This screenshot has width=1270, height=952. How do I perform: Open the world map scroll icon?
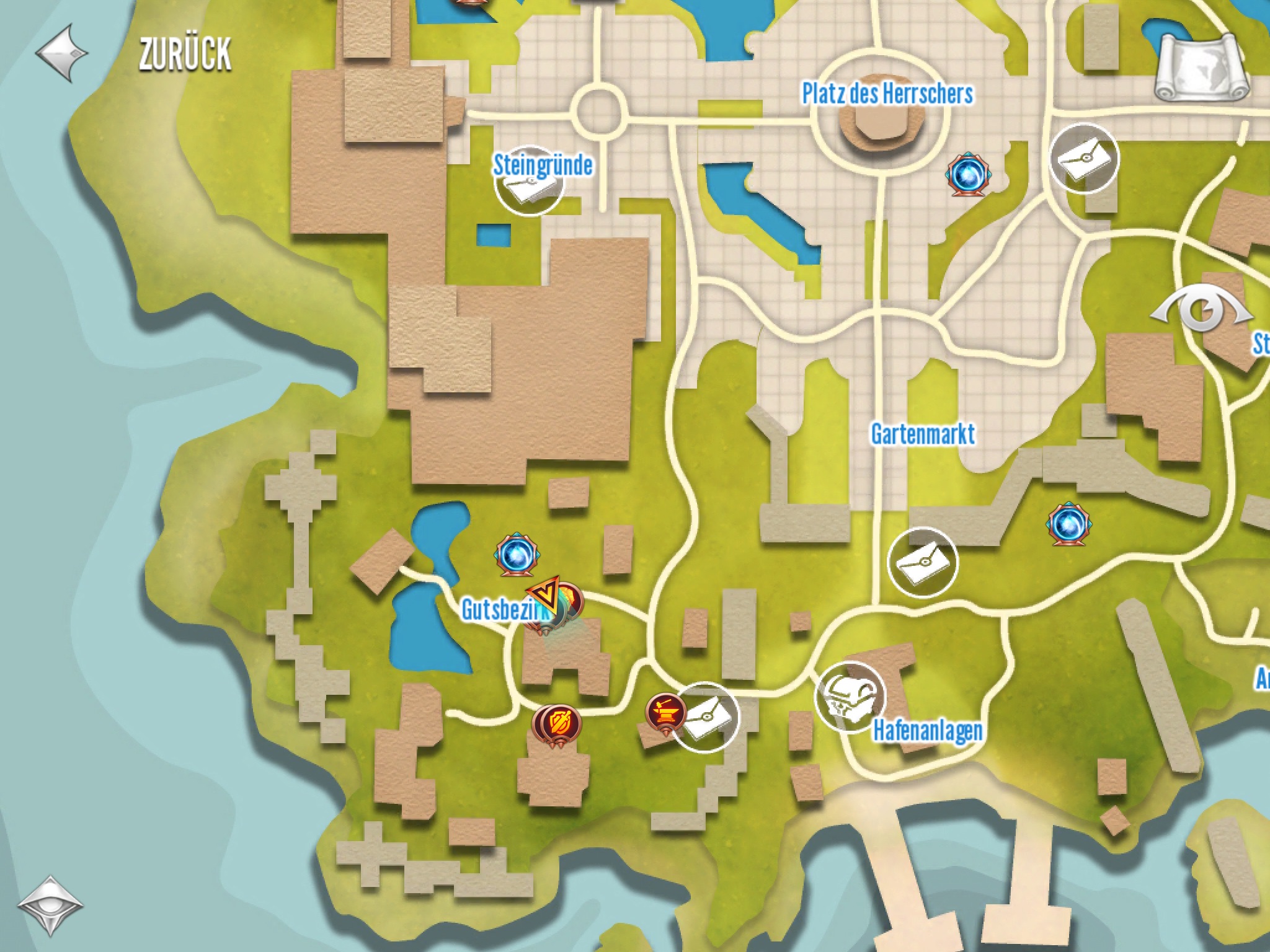click(1202, 69)
